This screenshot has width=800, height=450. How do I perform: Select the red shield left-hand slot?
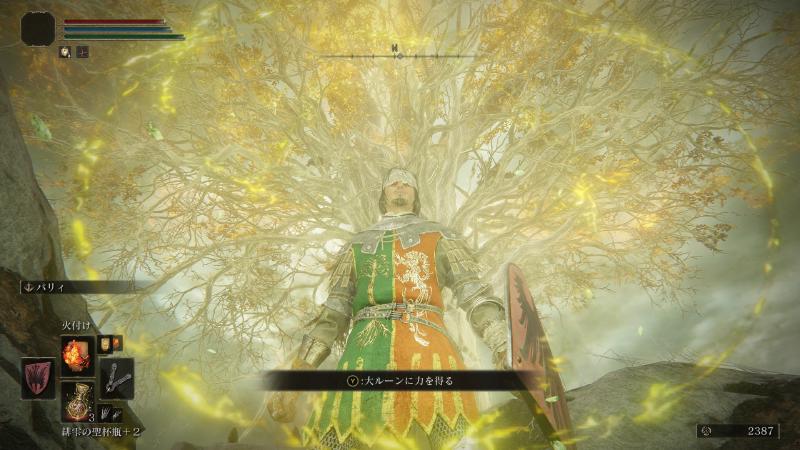tap(38, 379)
